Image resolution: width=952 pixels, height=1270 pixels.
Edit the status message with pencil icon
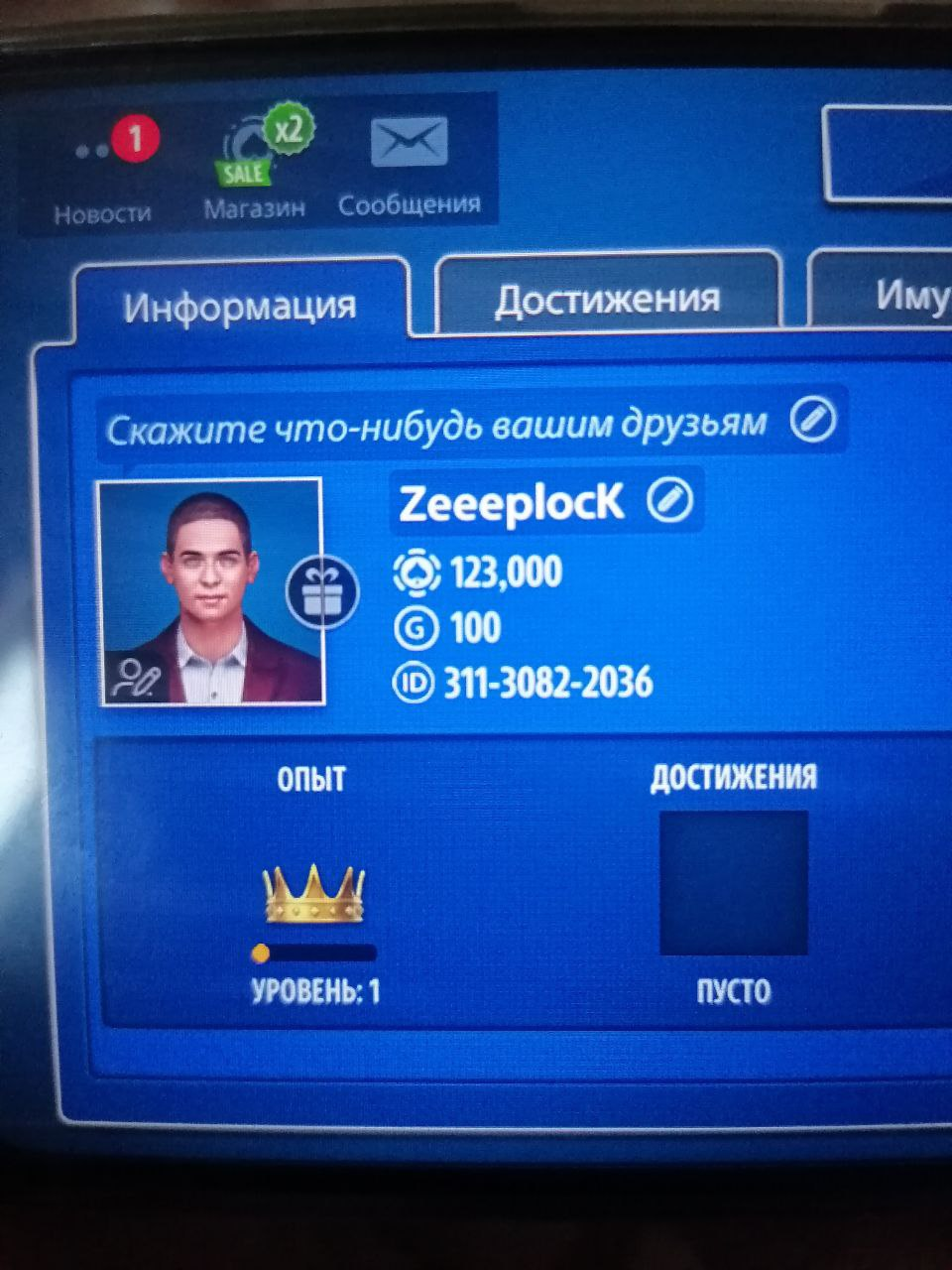pos(813,421)
